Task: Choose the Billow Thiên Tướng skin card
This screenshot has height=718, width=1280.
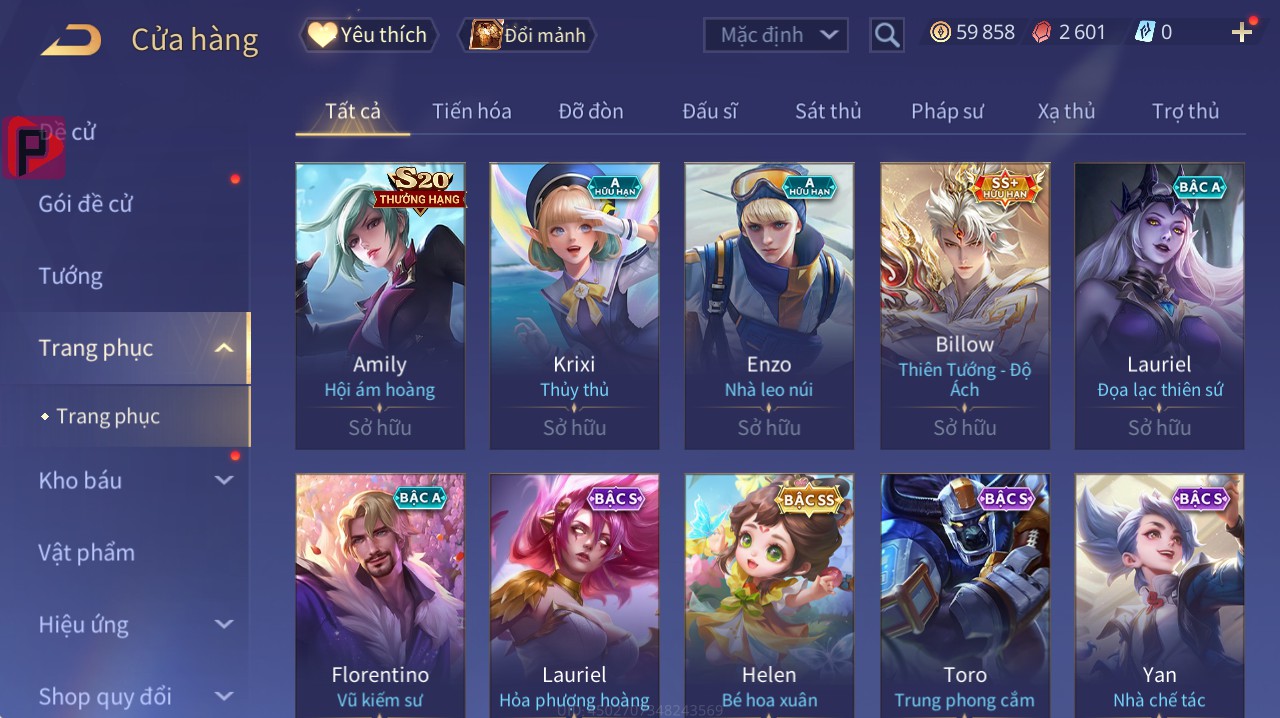Action: point(965,305)
